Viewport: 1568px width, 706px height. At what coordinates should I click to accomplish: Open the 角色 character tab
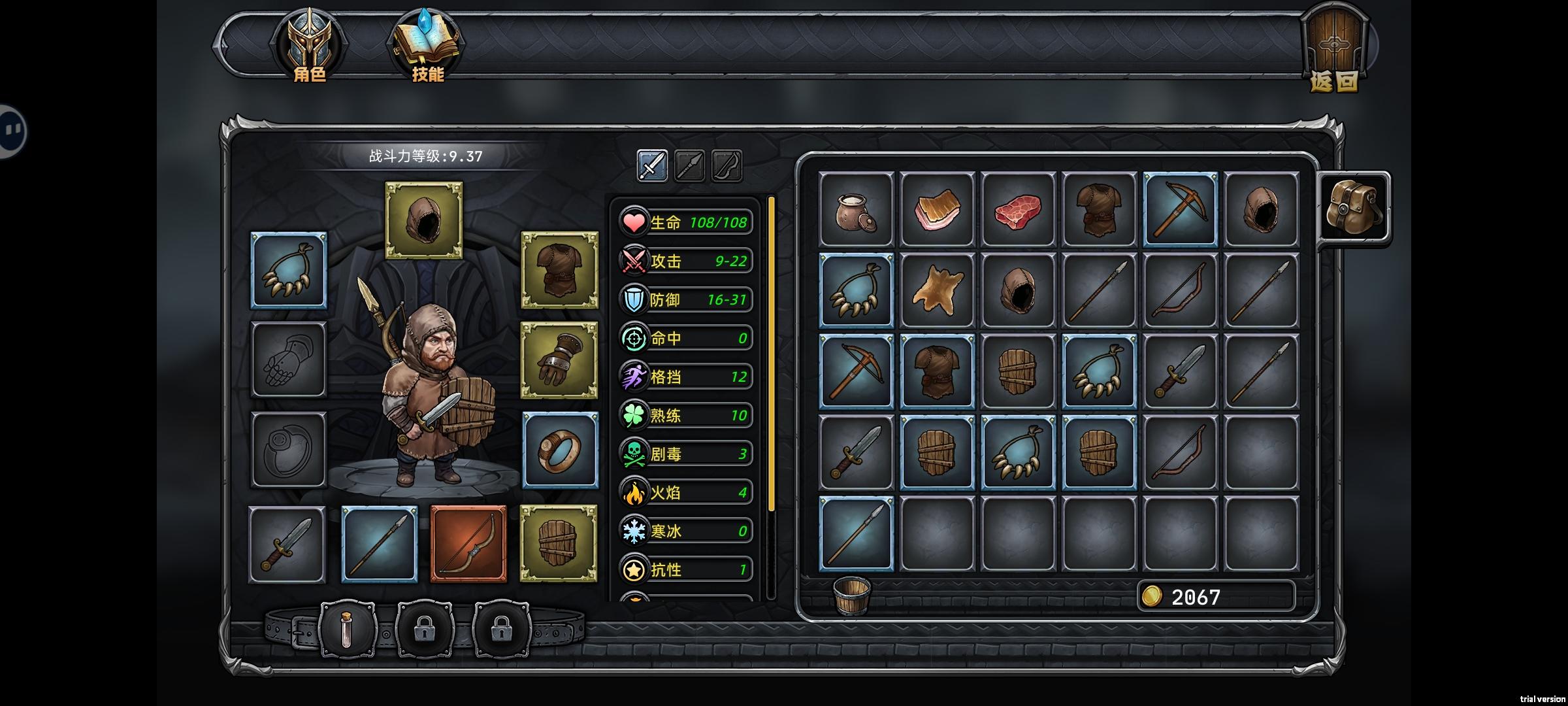(309, 47)
